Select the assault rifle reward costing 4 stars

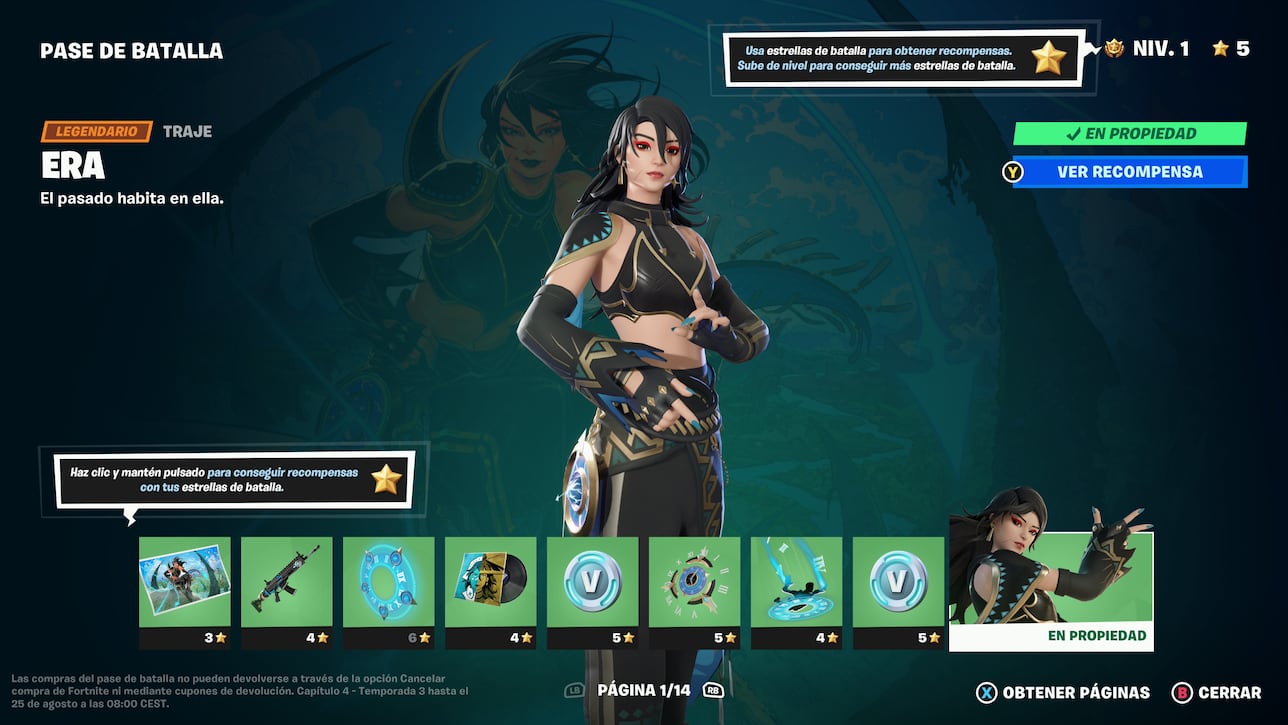pos(286,584)
